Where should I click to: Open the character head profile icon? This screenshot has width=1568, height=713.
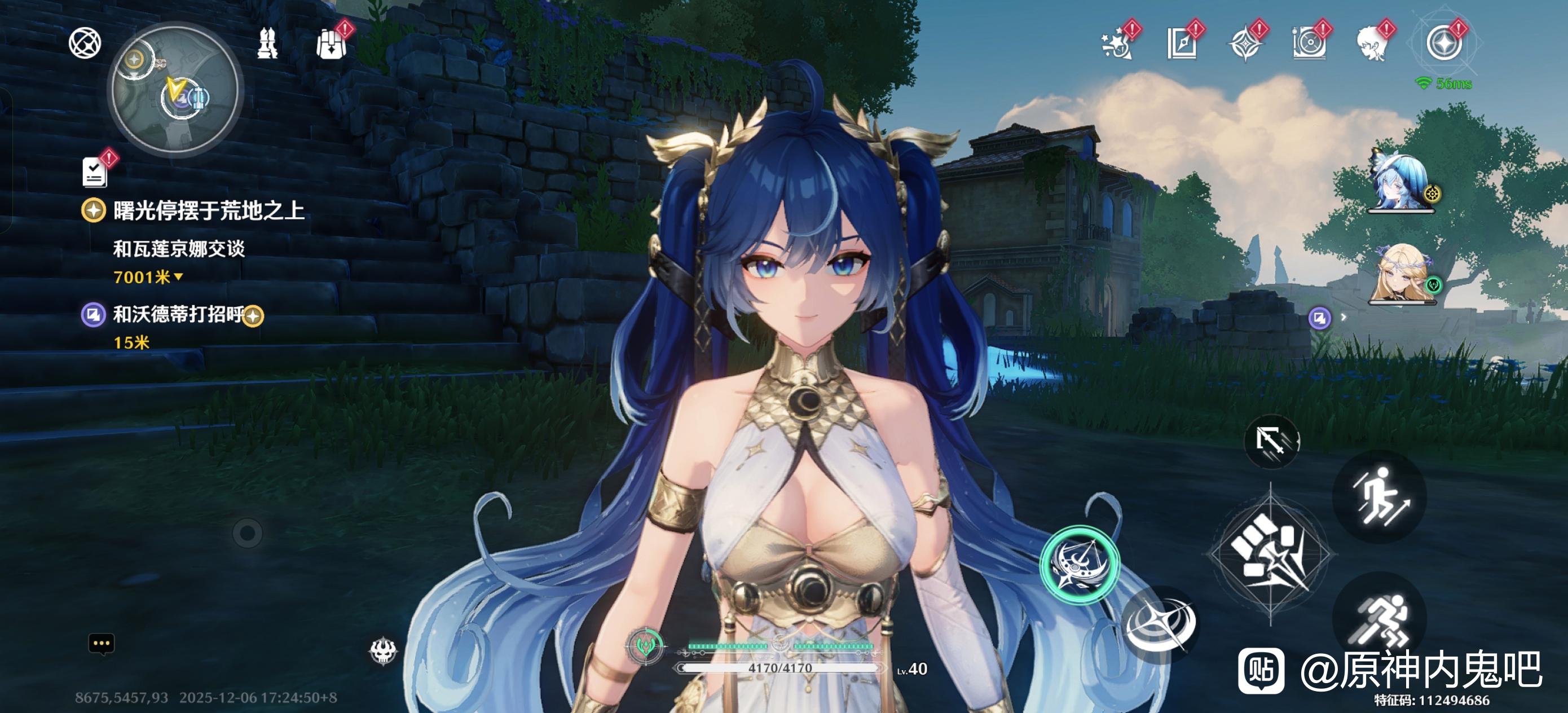(1373, 44)
